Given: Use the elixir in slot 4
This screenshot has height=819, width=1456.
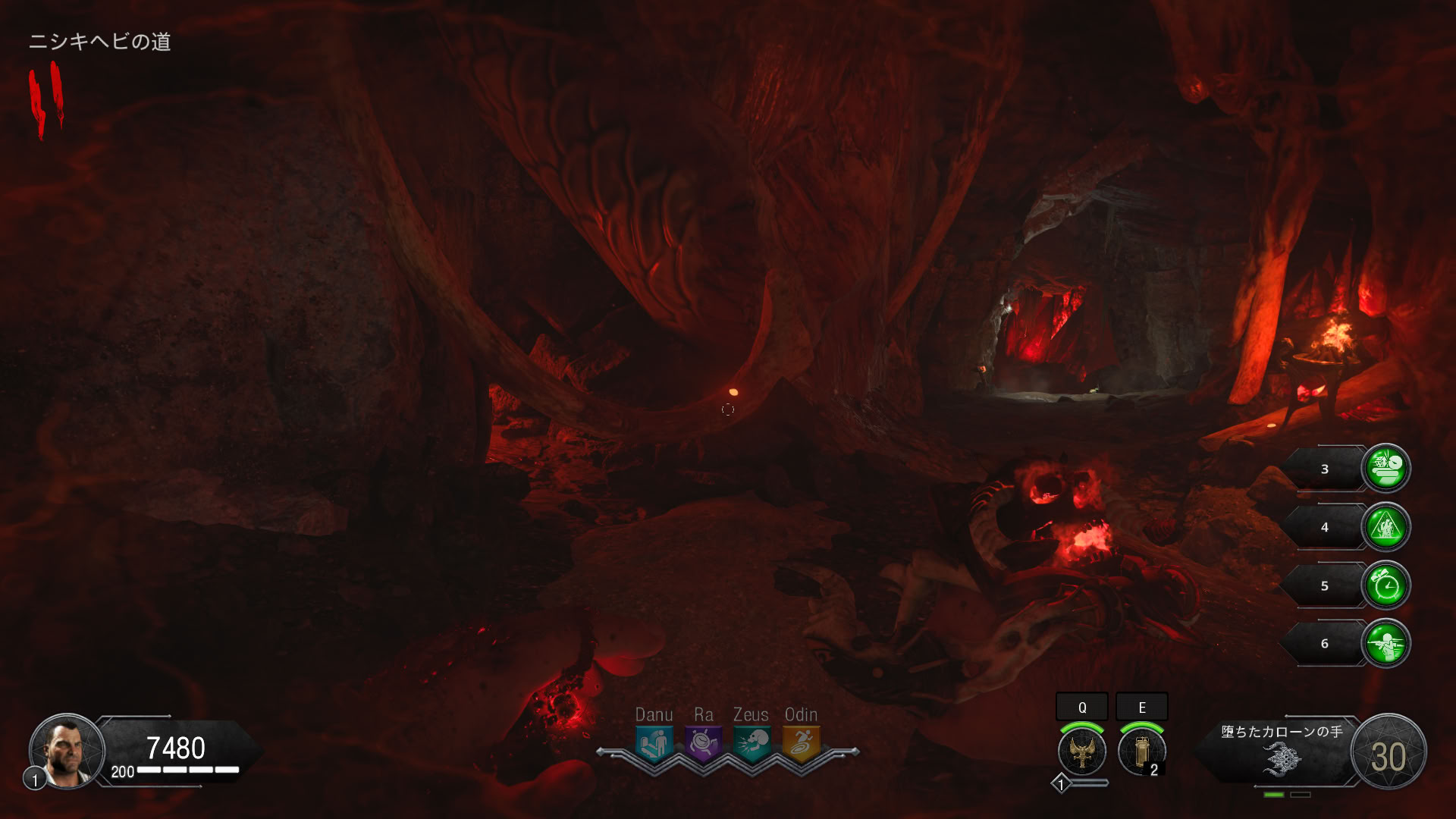Looking at the screenshot, I should [x=1386, y=526].
